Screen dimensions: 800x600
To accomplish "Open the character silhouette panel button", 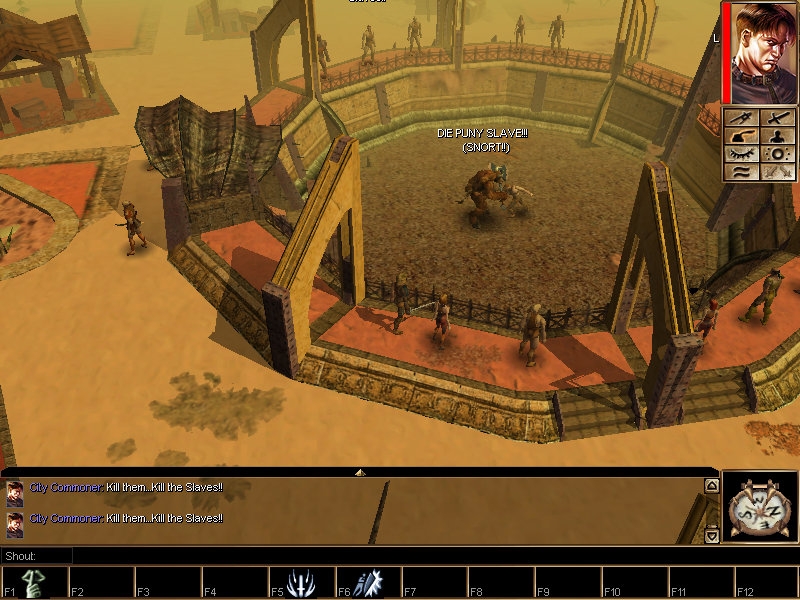I will 777,136.
